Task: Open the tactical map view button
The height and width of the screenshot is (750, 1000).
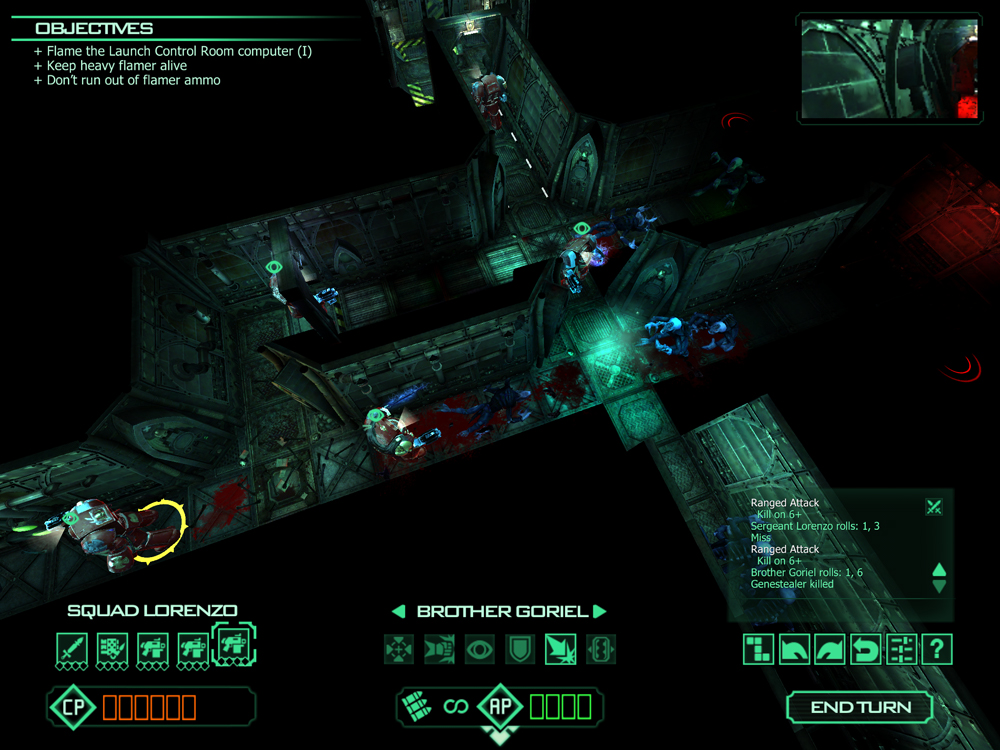Action: [757, 650]
